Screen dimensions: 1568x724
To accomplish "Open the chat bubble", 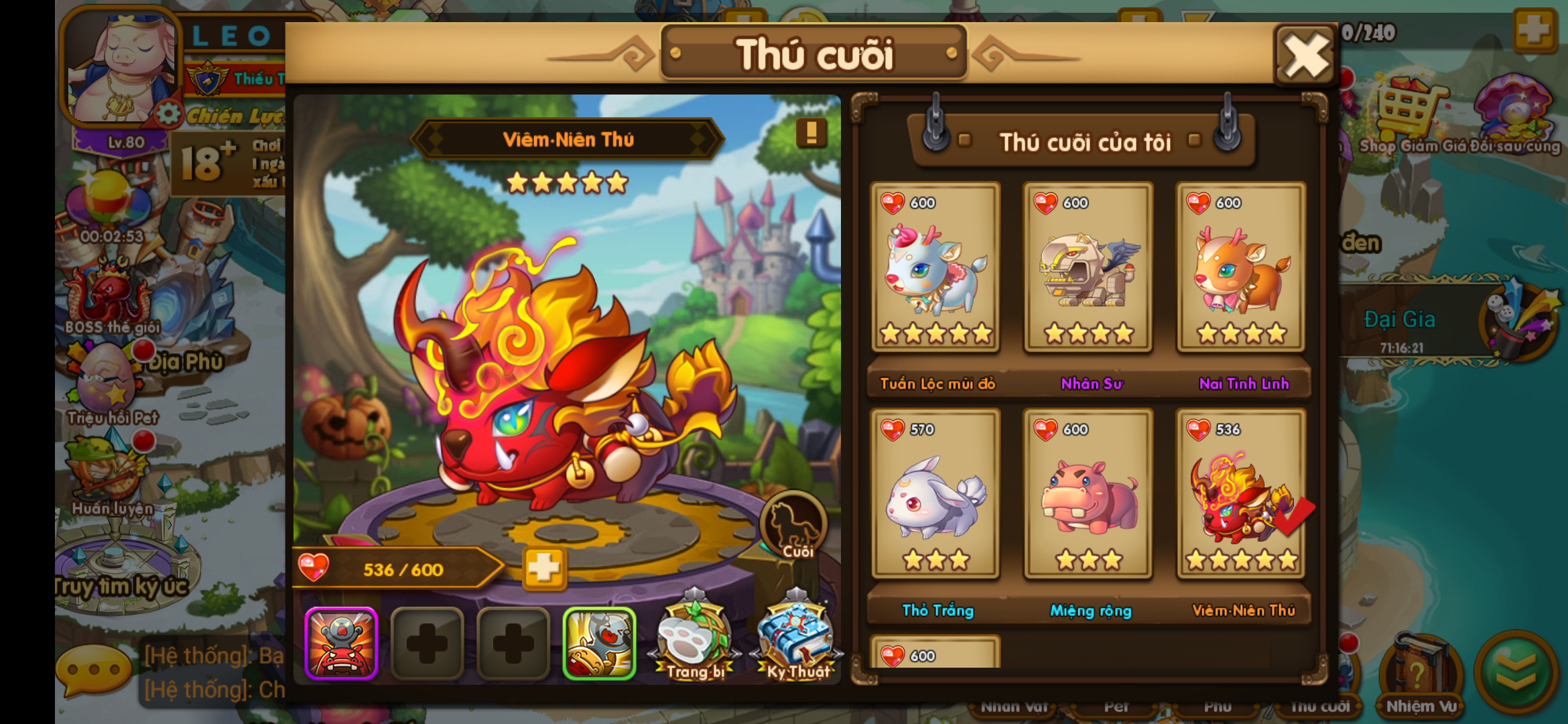I will point(94,670).
